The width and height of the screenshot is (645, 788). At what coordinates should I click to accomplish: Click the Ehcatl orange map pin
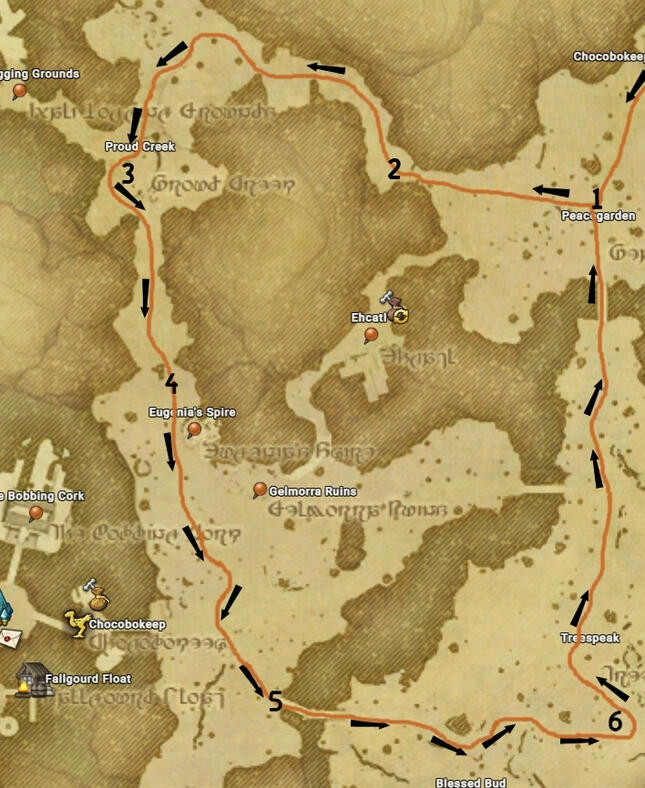coord(372,334)
